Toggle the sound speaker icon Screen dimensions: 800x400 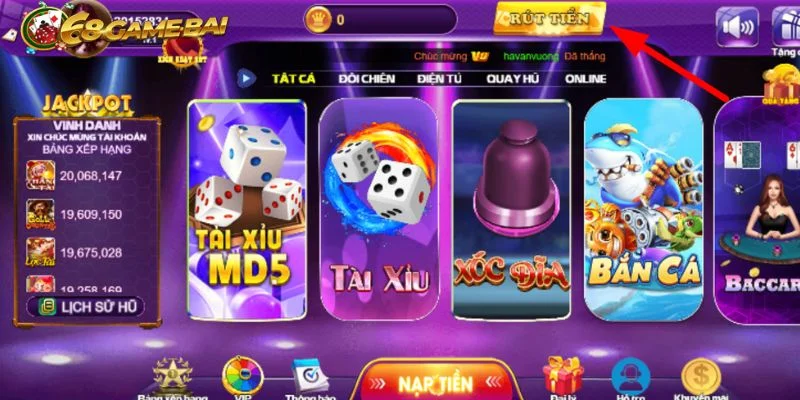coord(735,27)
